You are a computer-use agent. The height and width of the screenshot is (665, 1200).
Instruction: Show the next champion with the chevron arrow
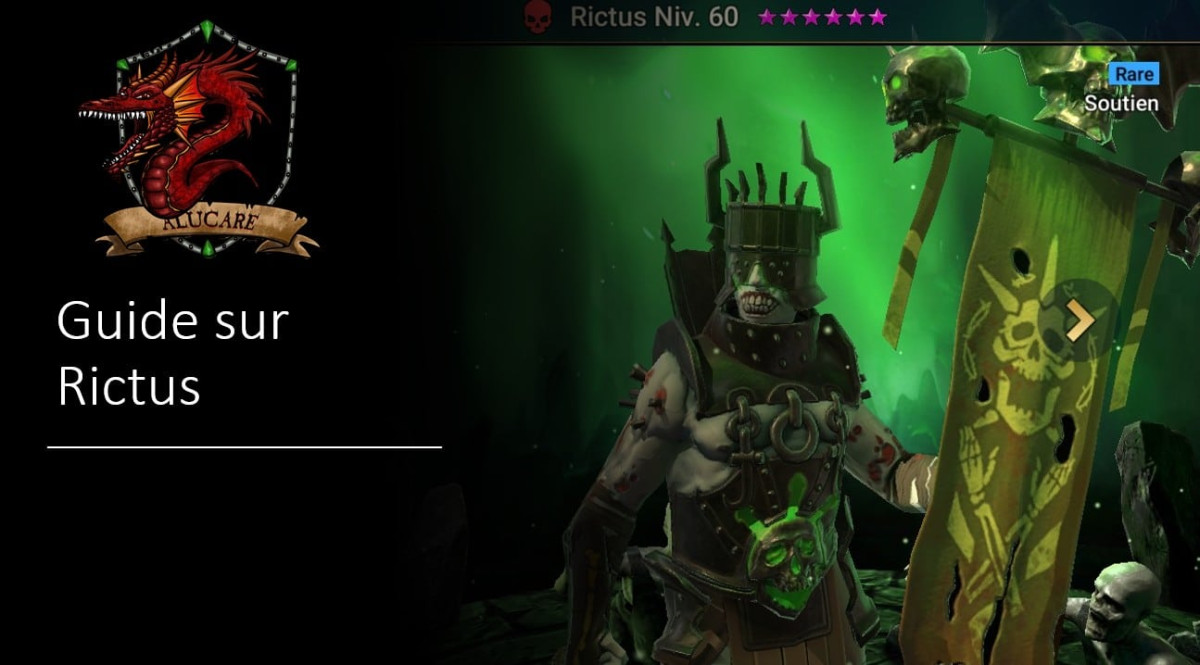tap(1080, 320)
